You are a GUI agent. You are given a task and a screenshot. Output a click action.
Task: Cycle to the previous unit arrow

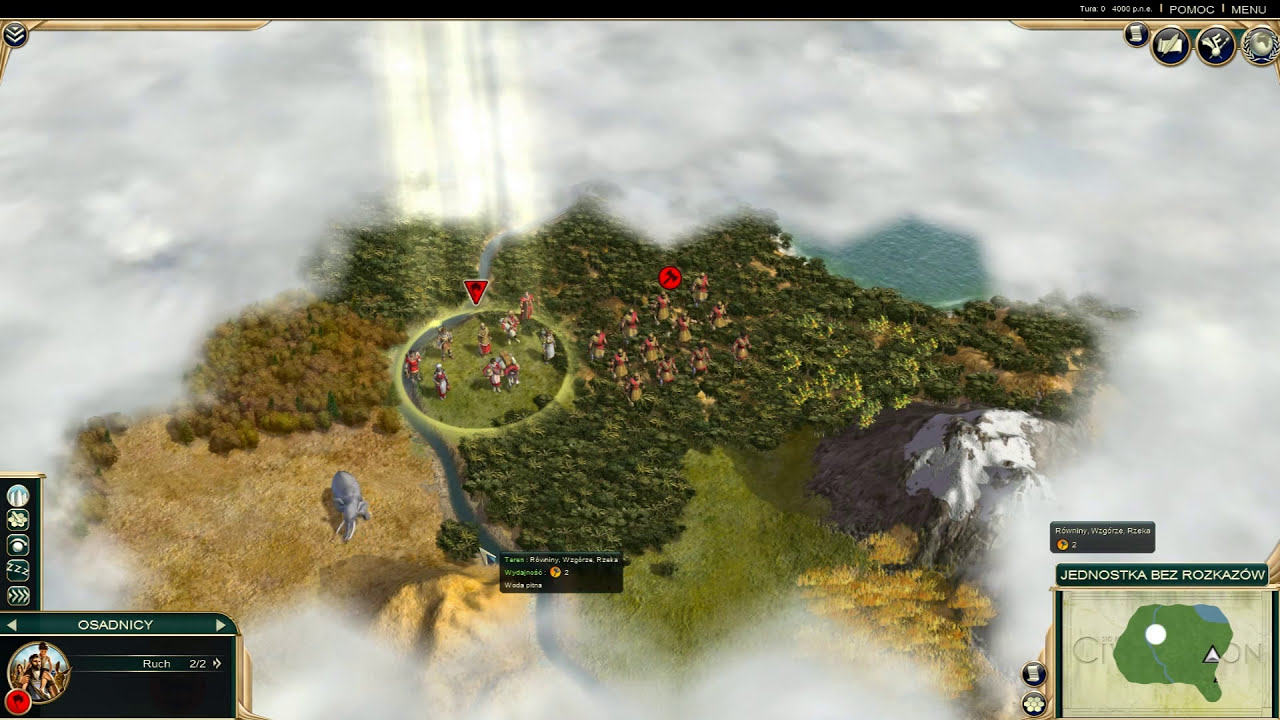pos(12,625)
